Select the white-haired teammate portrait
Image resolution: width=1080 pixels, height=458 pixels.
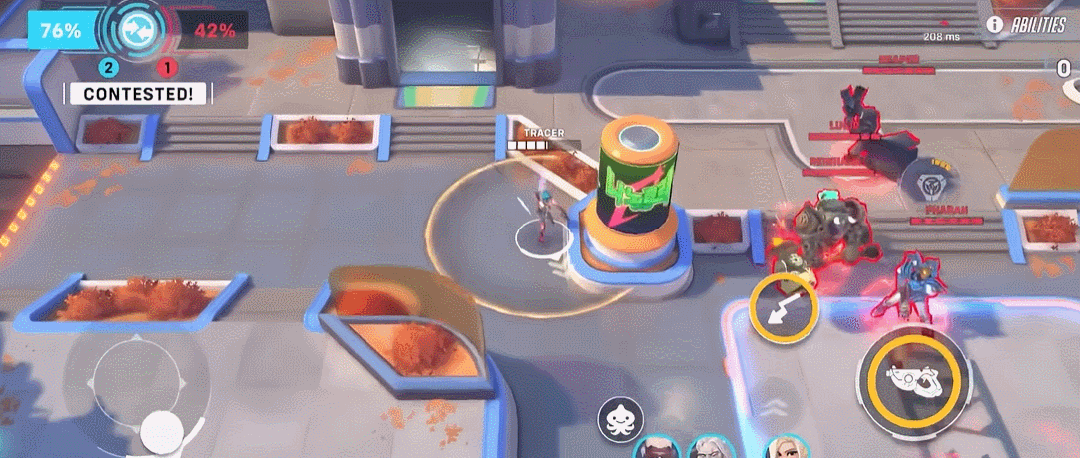tap(709, 448)
